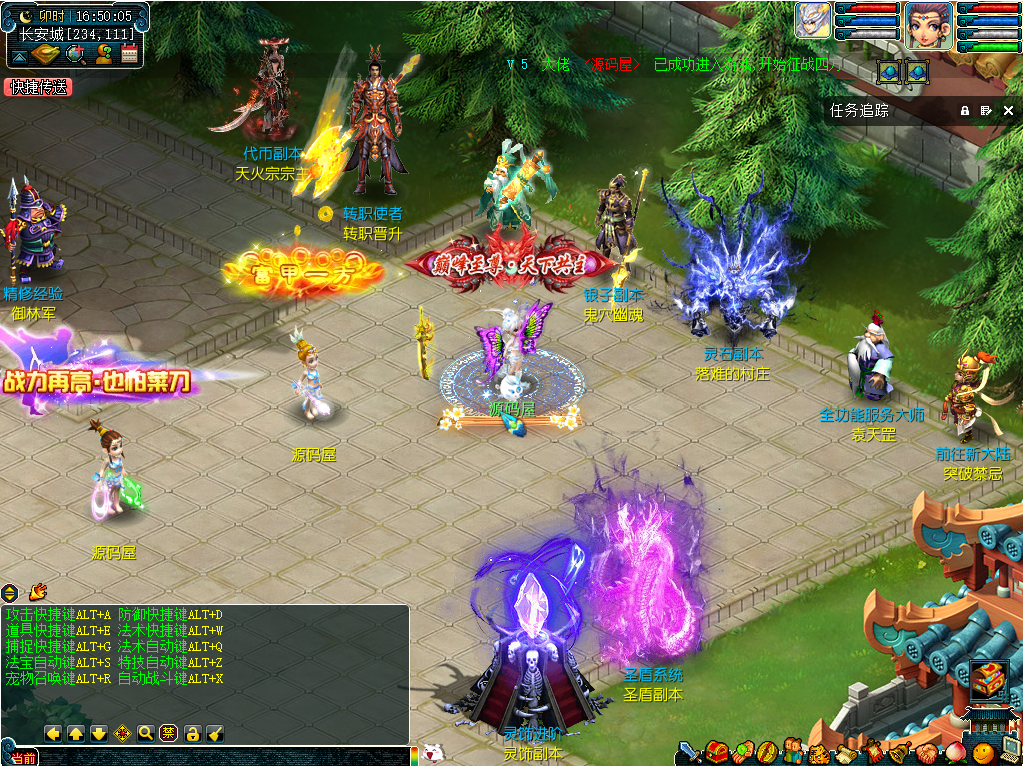The height and width of the screenshot is (766, 1023).
Task: Toggle the lock on the quest tracker (任务追踪)
Action: tap(965, 110)
